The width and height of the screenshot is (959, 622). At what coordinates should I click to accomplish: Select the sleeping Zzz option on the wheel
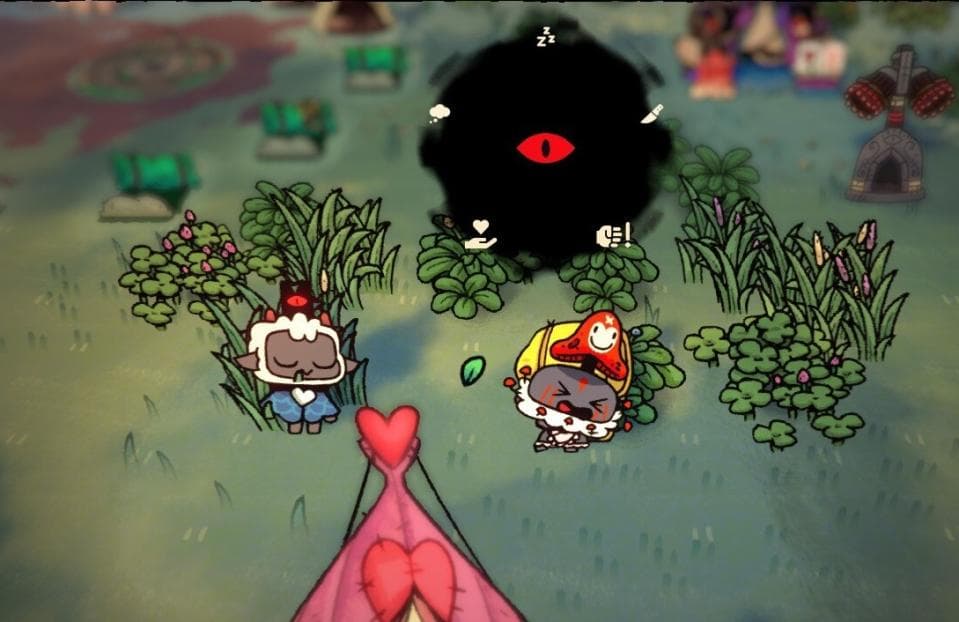coord(545,39)
